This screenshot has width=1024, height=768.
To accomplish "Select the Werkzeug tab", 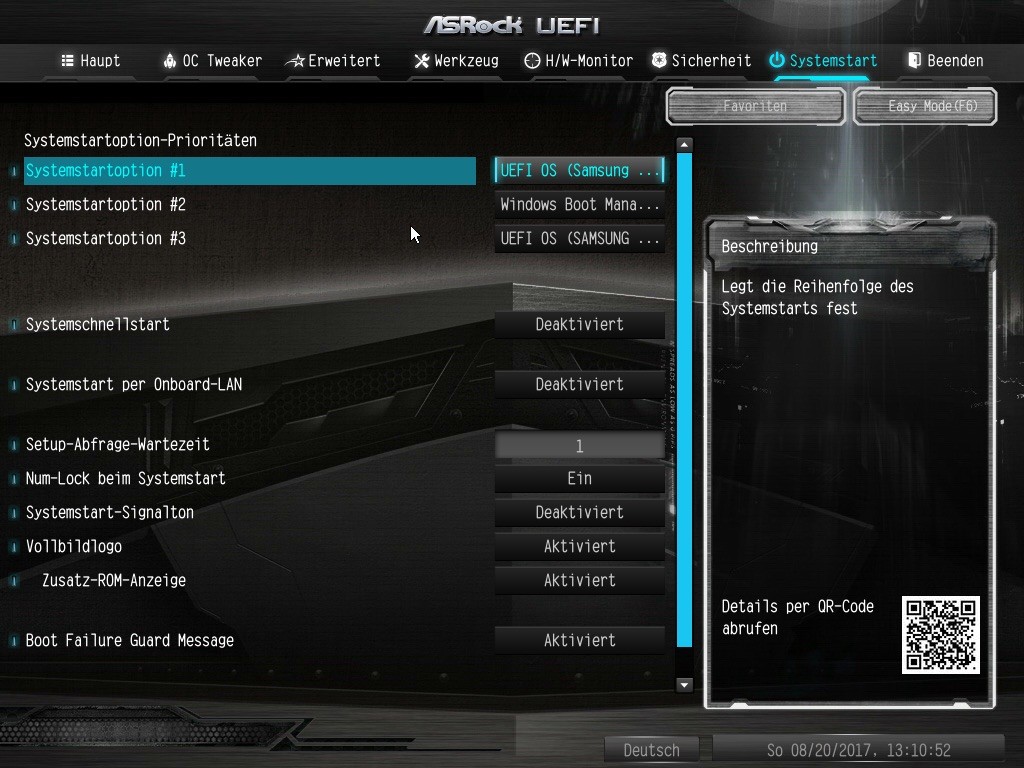I will coord(456,61).
